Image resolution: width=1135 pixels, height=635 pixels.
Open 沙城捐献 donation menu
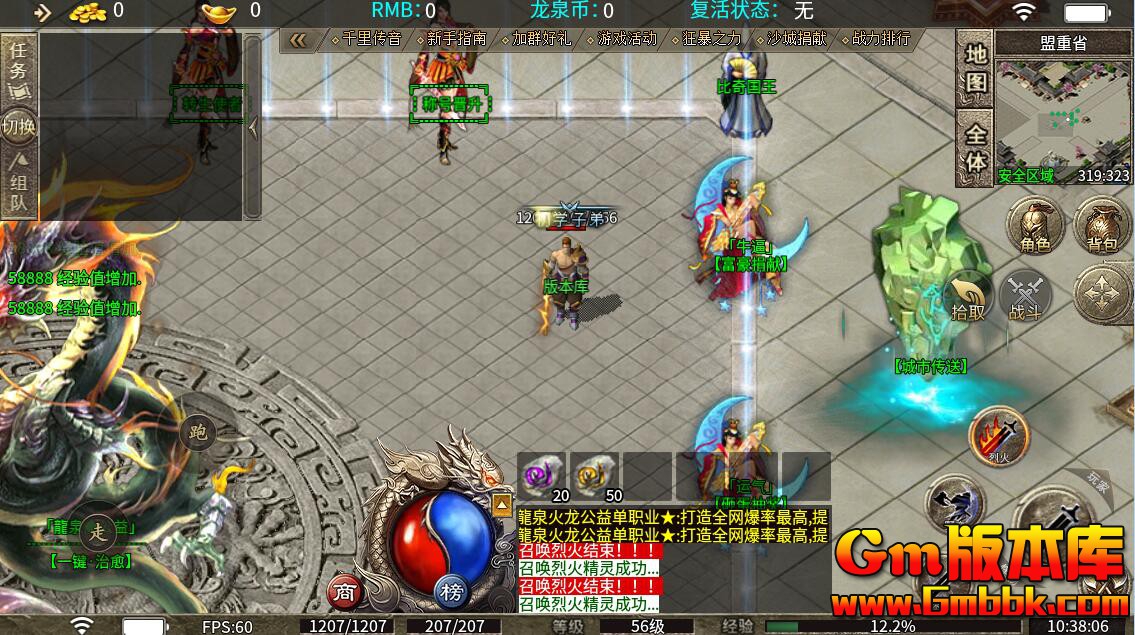(x=791, y=39)
